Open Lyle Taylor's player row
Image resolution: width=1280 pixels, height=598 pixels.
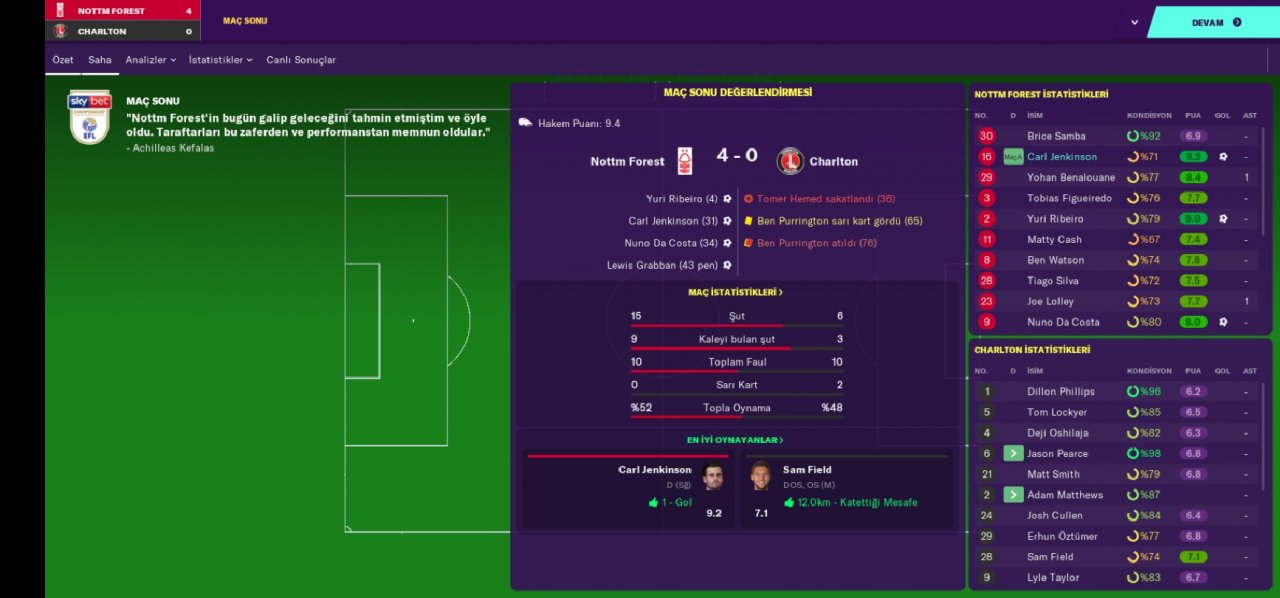point(1053,578)
